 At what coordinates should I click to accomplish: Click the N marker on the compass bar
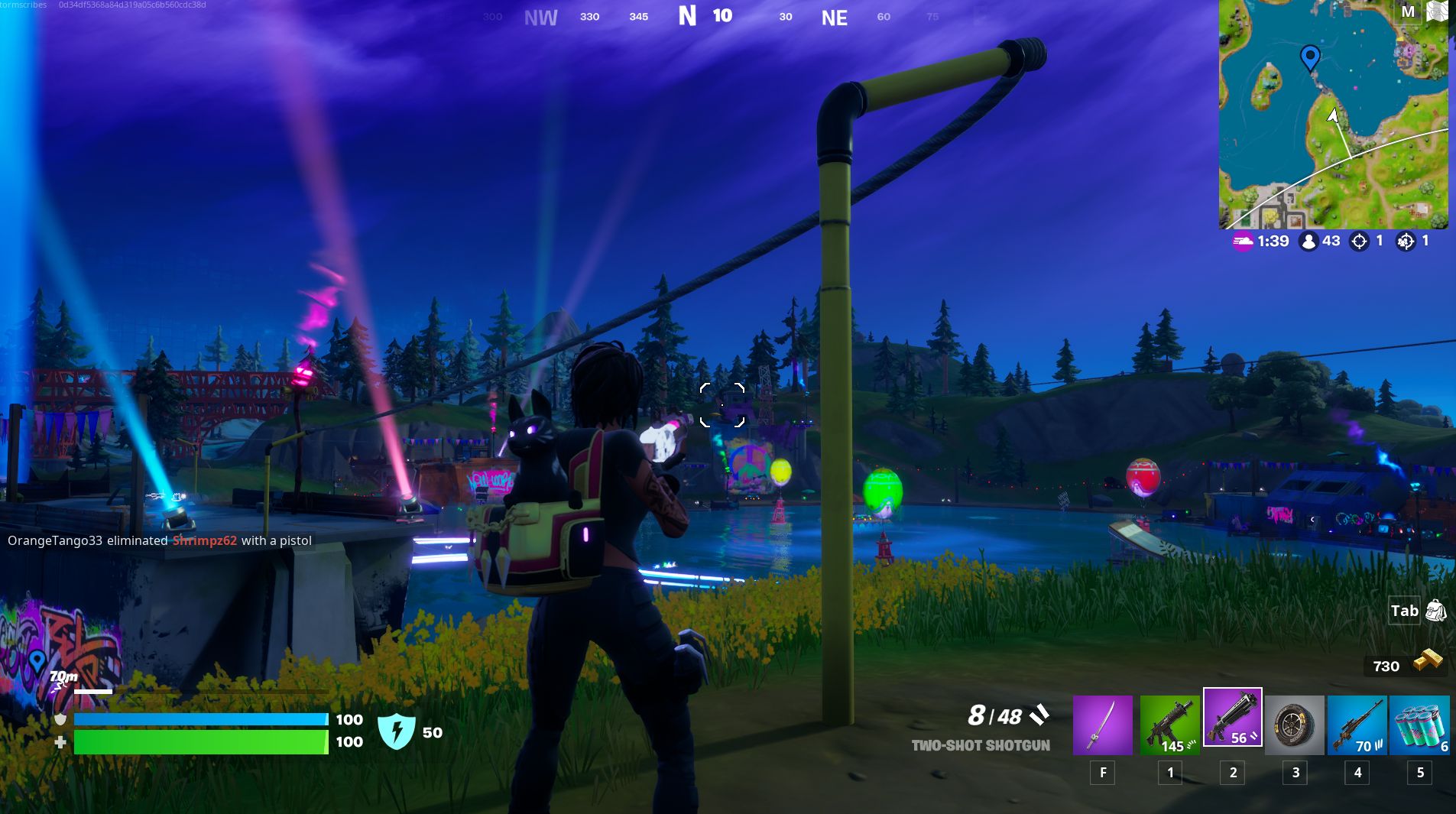(689, 16)
